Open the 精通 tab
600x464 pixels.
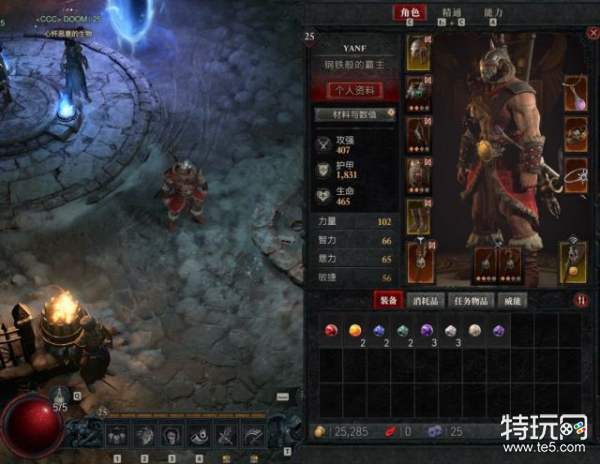[x=451, y=13]
